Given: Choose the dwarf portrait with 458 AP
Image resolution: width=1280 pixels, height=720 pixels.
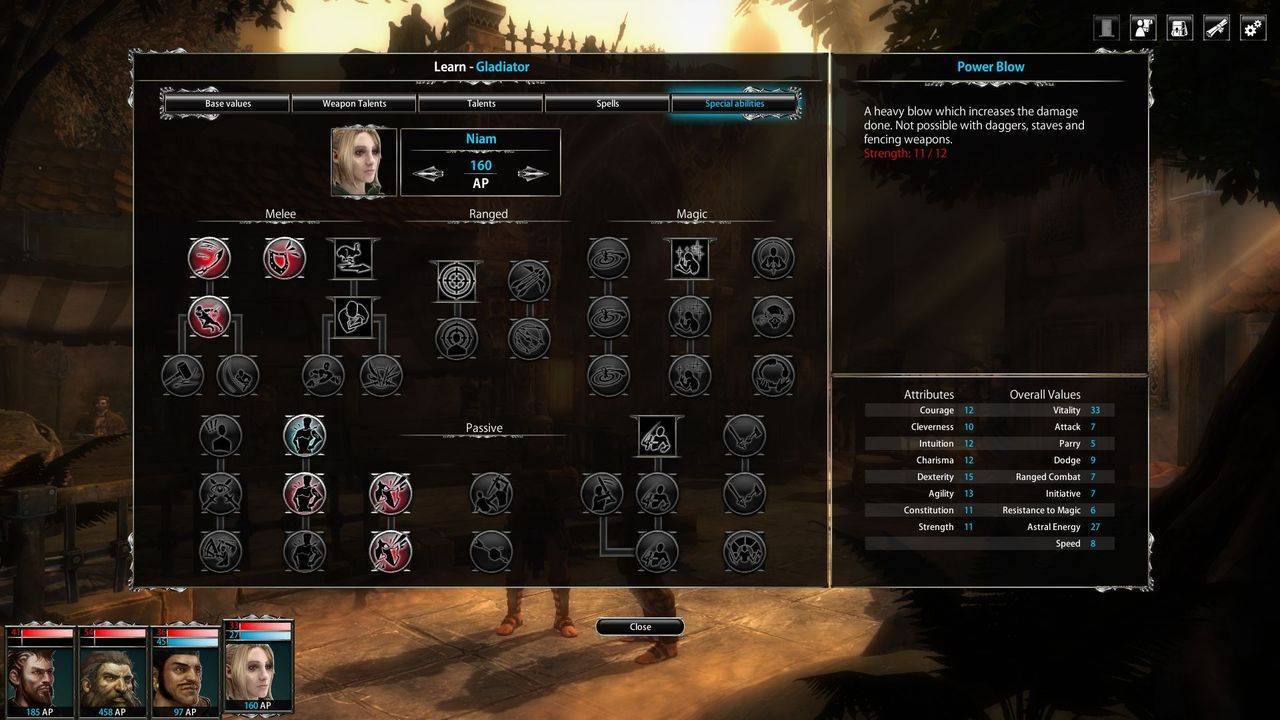Looking at the screenshot, I should [112, 672].
